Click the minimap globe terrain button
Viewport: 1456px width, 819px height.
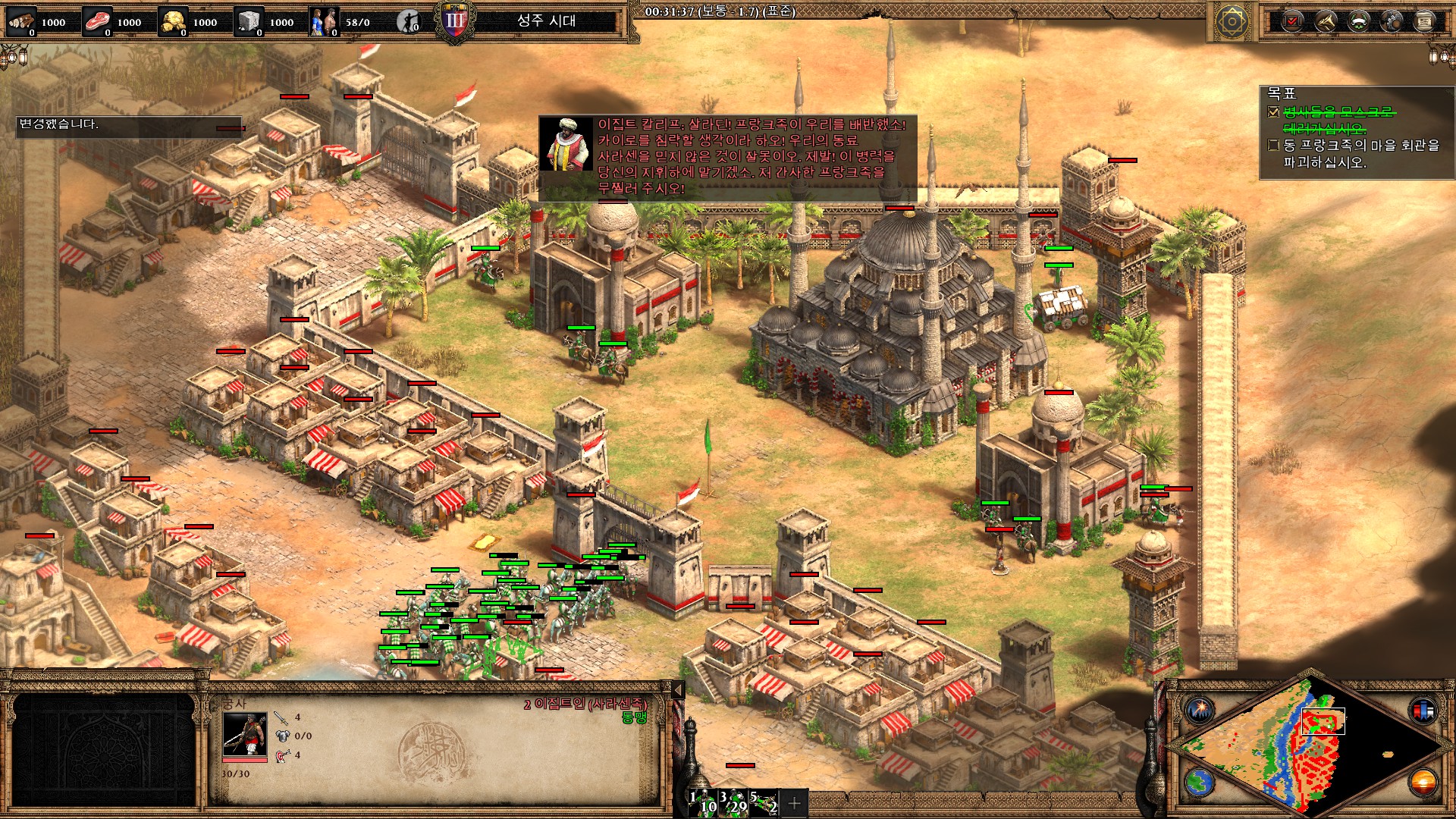tap(1200, 782)
